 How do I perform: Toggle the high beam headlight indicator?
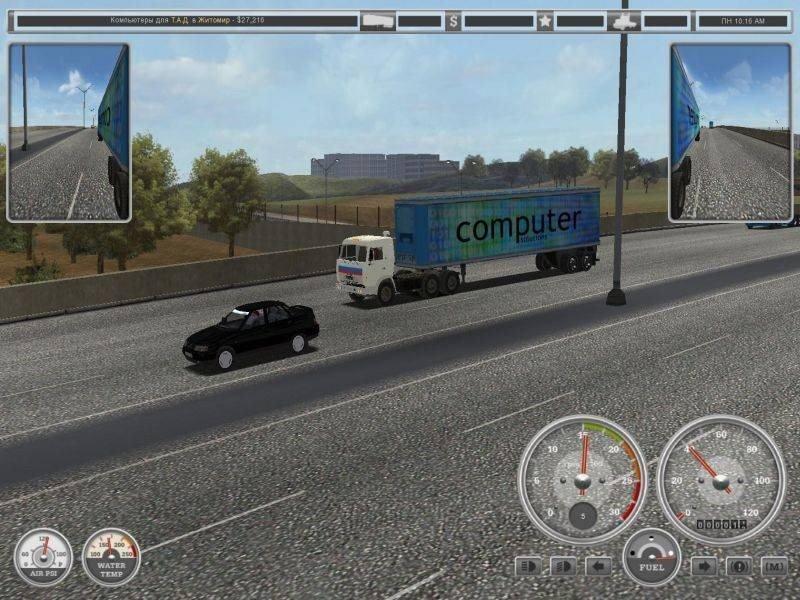click(x=529, y=566)
